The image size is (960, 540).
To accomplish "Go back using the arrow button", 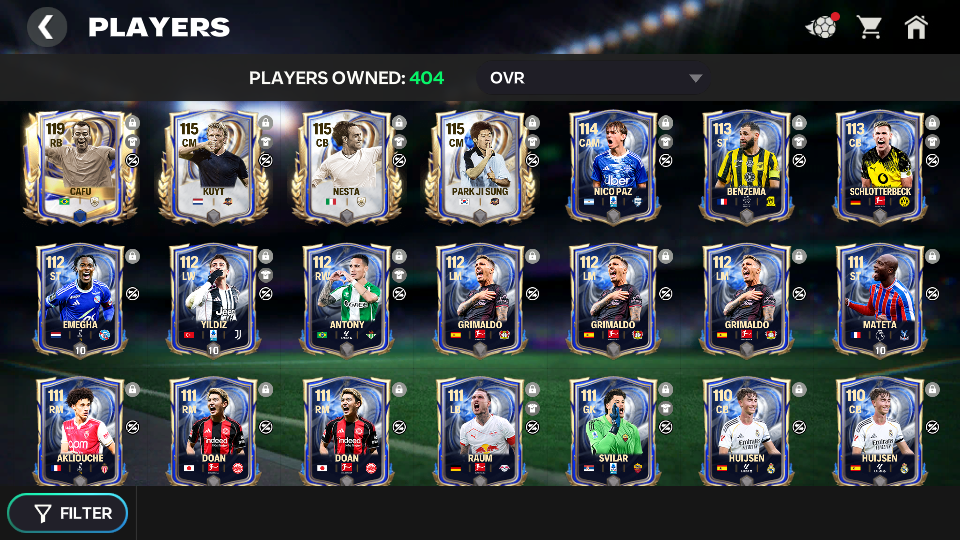I will click(46, 27).
